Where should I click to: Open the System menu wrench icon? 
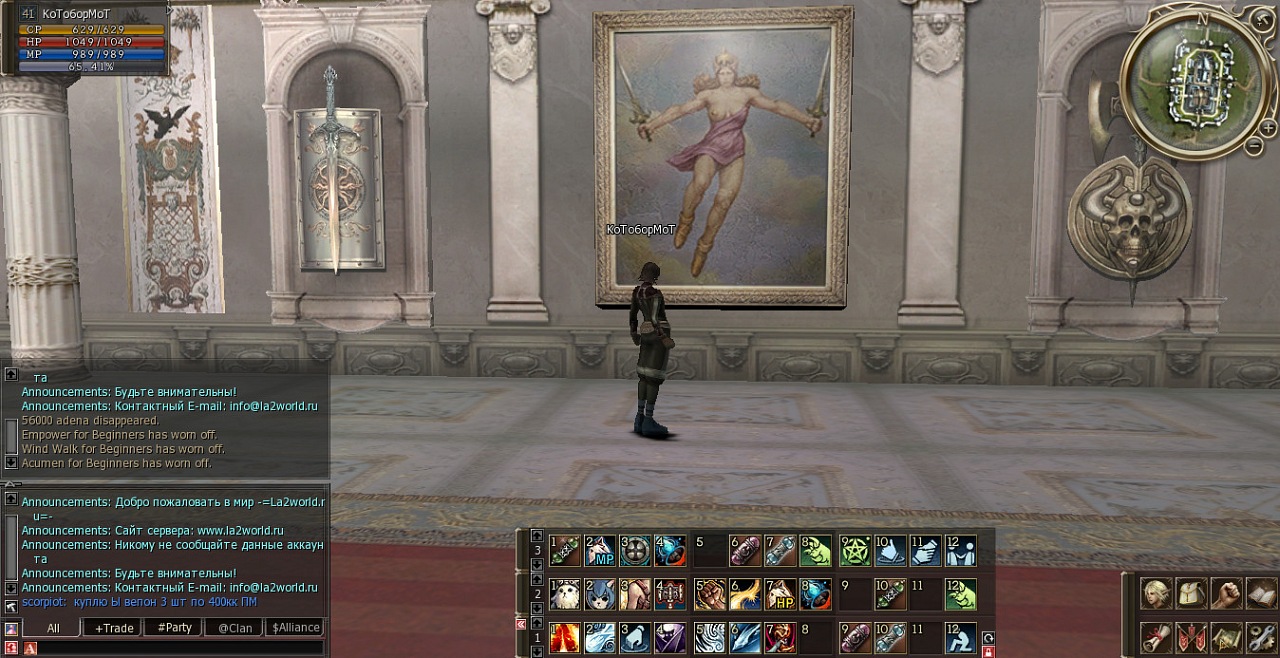point(1260,637)
